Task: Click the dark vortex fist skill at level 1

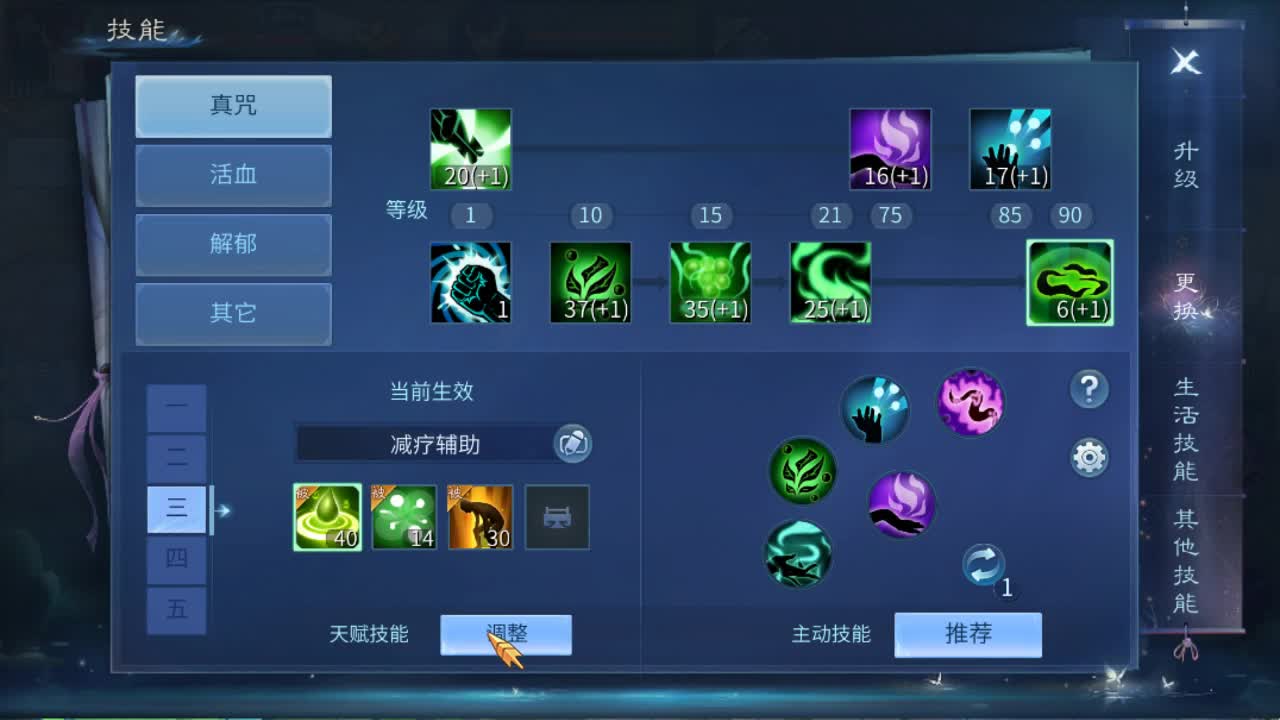Action: click(470, 281)
